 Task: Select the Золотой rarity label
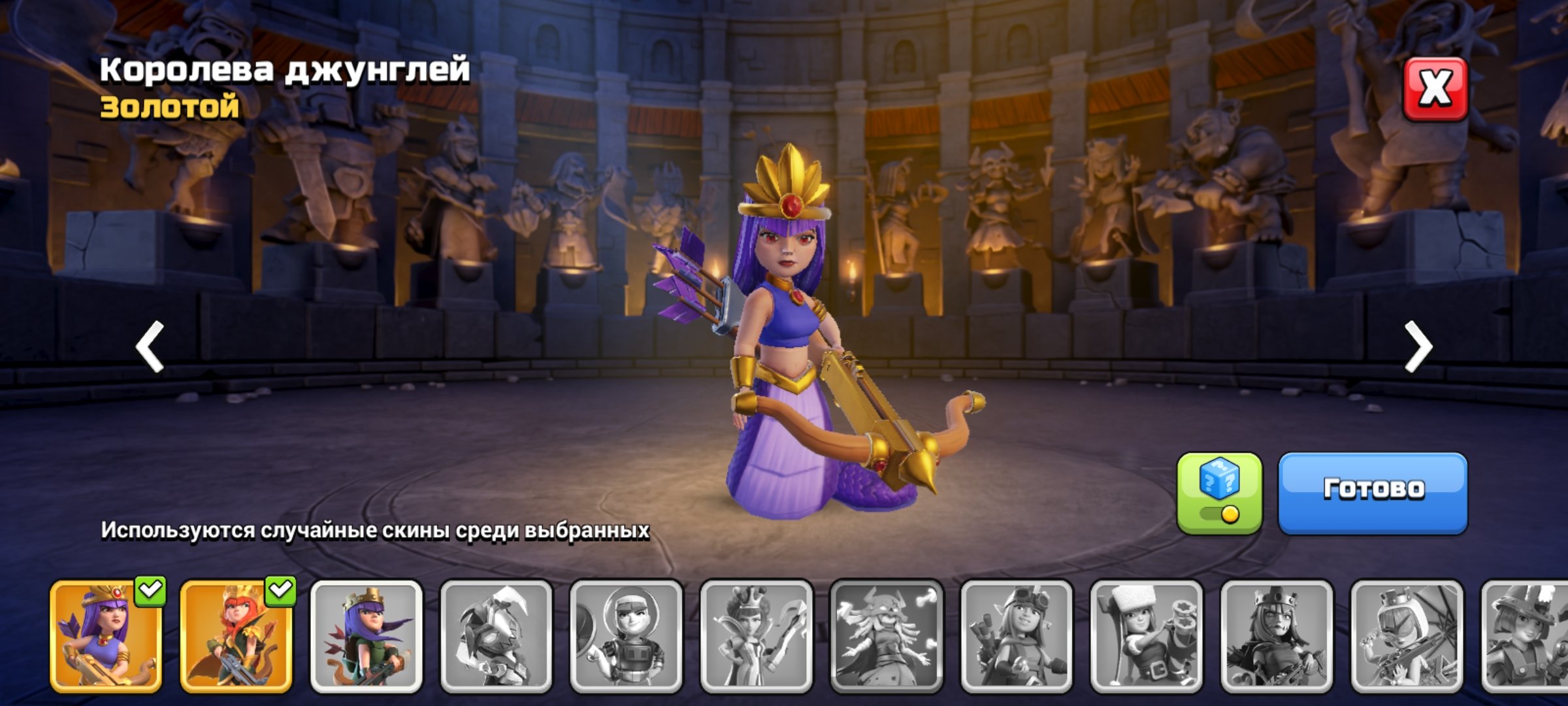coord(169,108)
